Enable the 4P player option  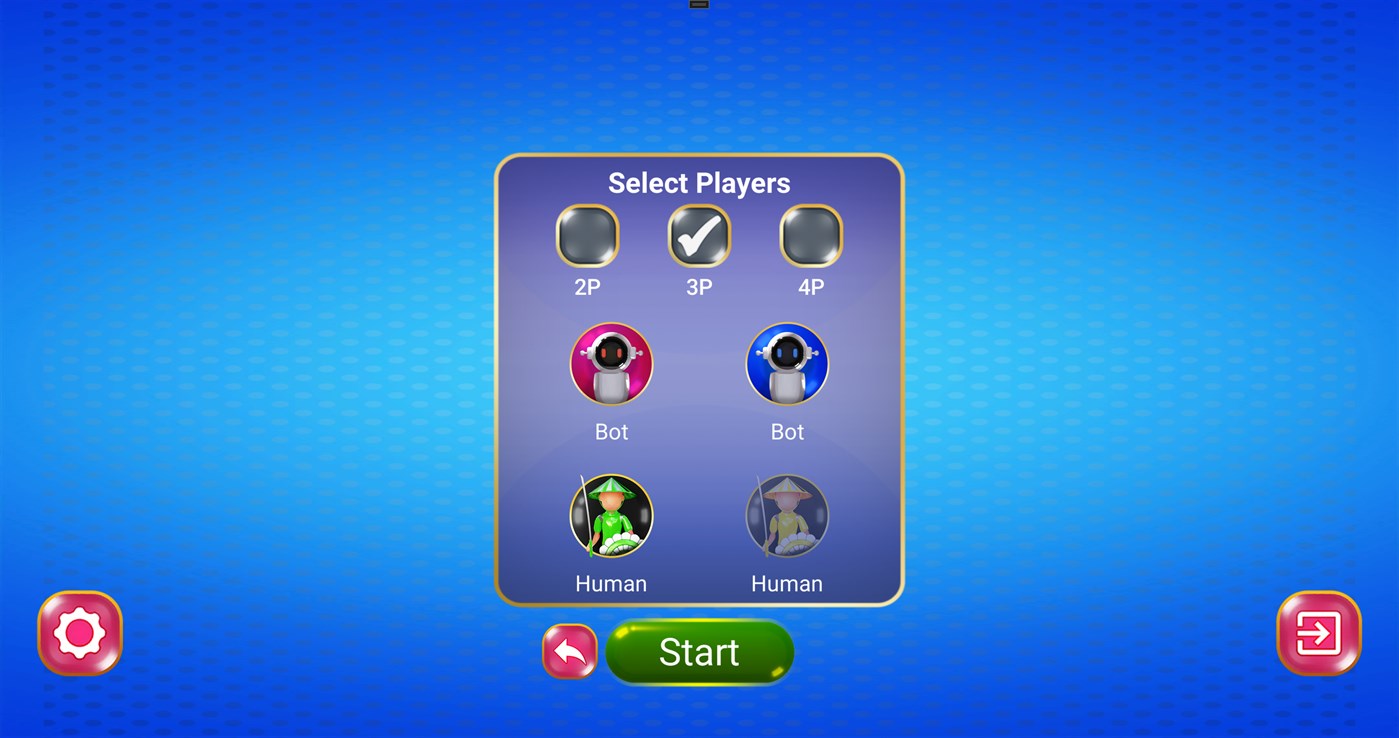click(810, 237)
